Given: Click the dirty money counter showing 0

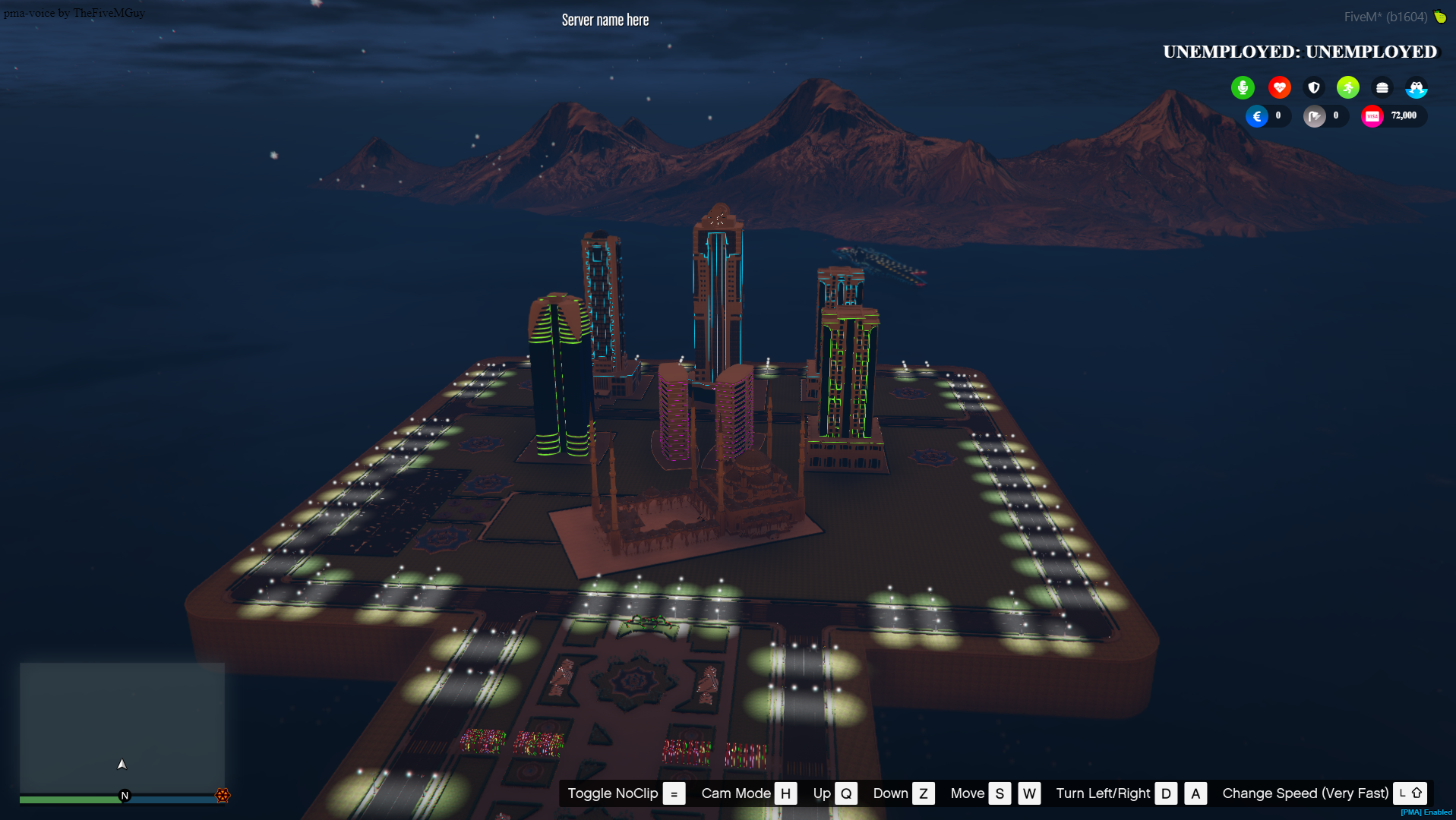Looking at the screenshot, I should coord(1335,116).
